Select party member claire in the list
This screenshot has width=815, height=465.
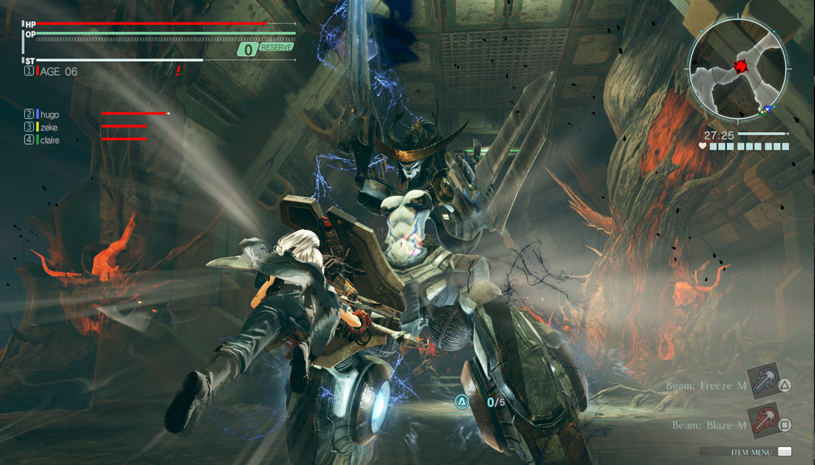point(49,141)
